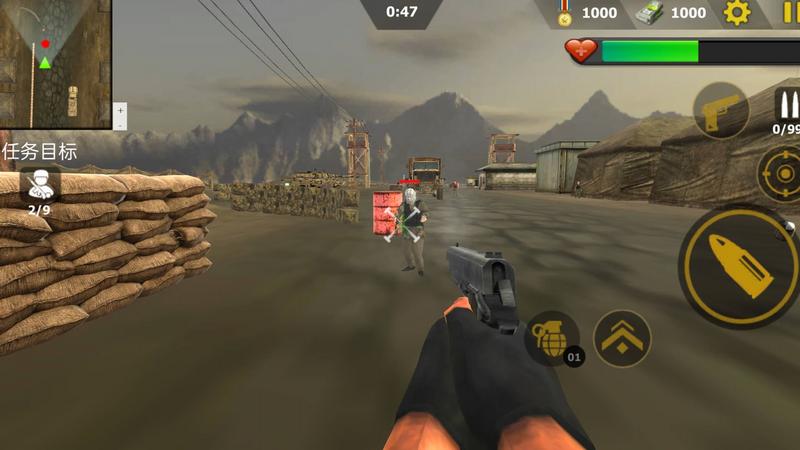Open the gear settings menu
800x450 pixels.
point(737,13)
